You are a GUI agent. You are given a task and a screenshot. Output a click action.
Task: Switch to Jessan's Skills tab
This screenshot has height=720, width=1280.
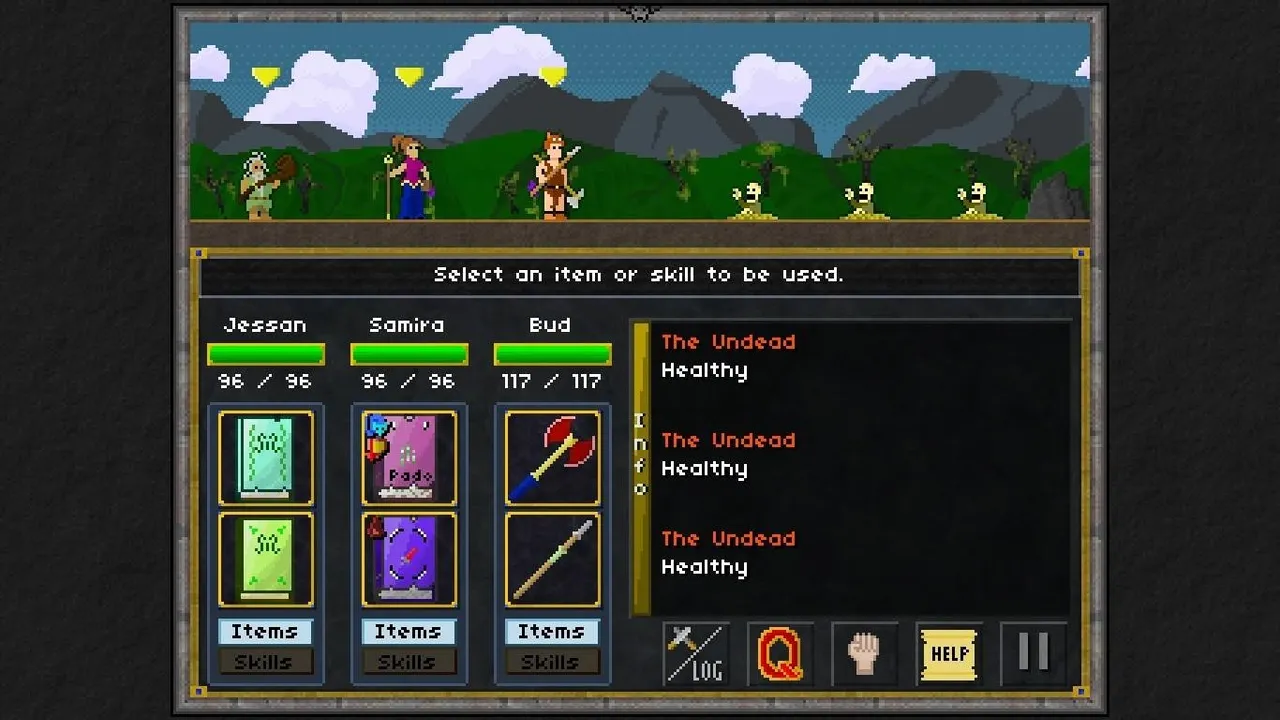coord(265,661)
